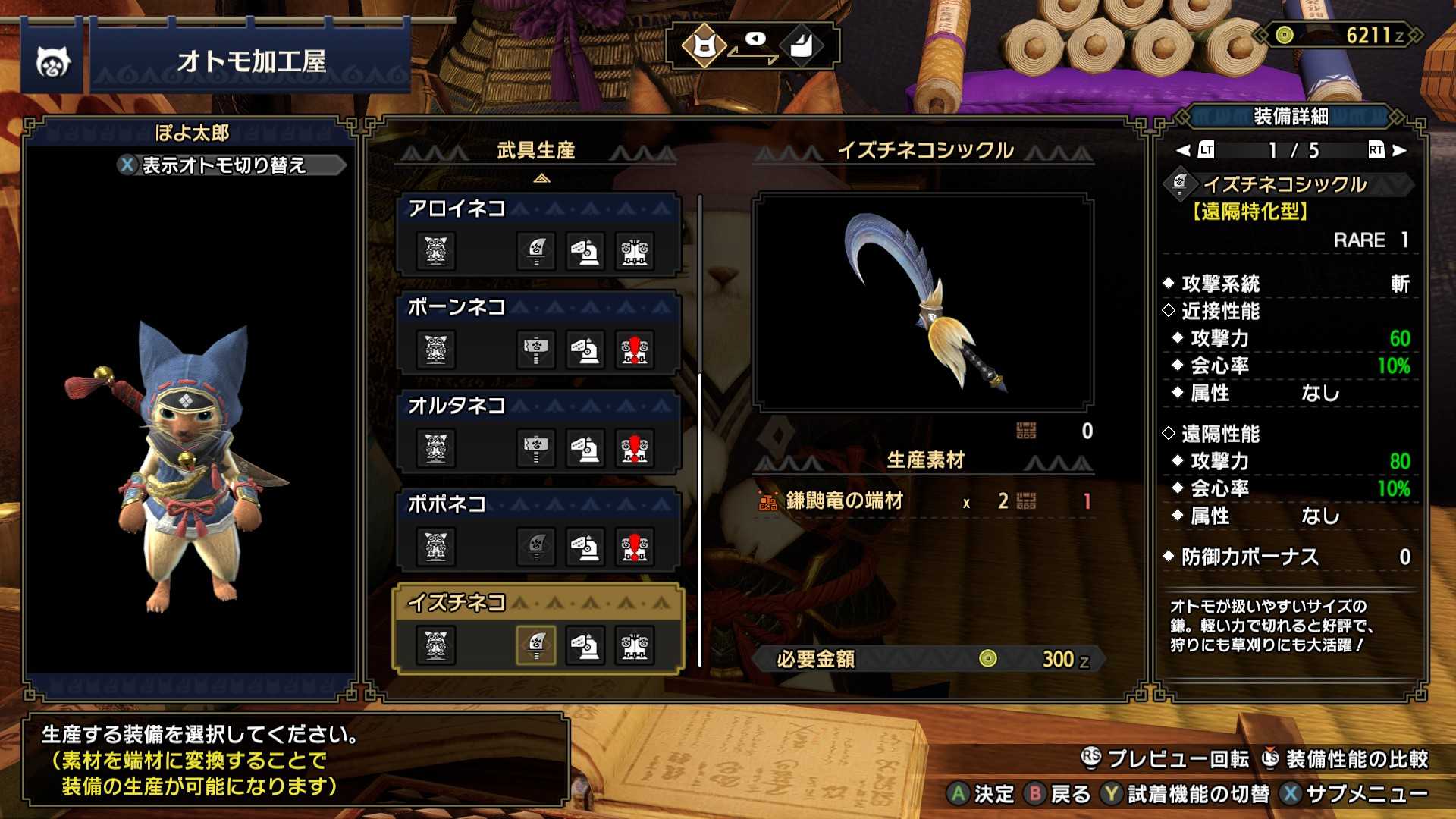The height and width of the screenshot is (819, 1456).
Task: Select the アロイネコ chest armor icon
Action: click(x=635, y=252)
